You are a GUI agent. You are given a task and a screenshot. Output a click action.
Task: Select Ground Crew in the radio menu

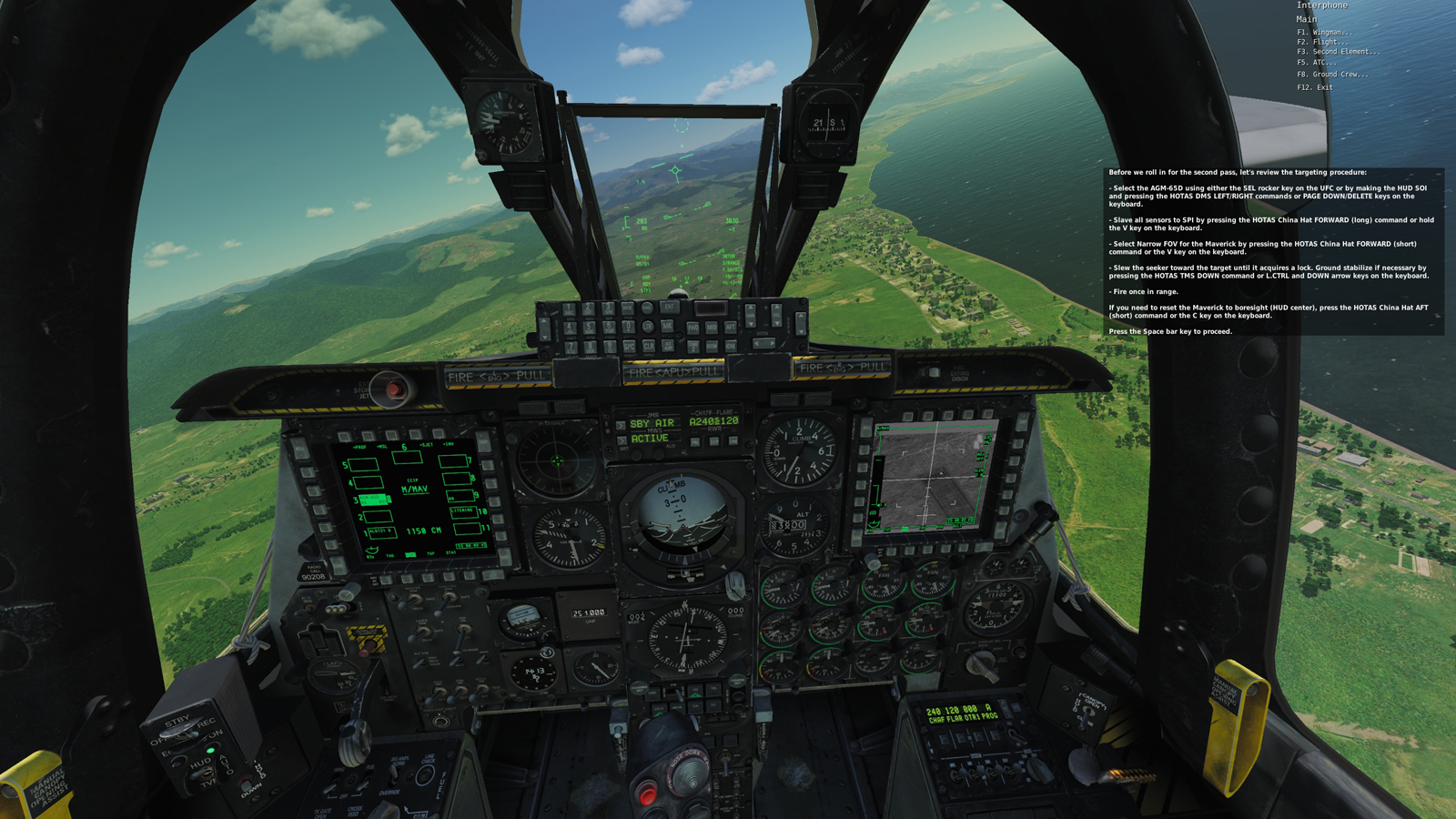1332,75
